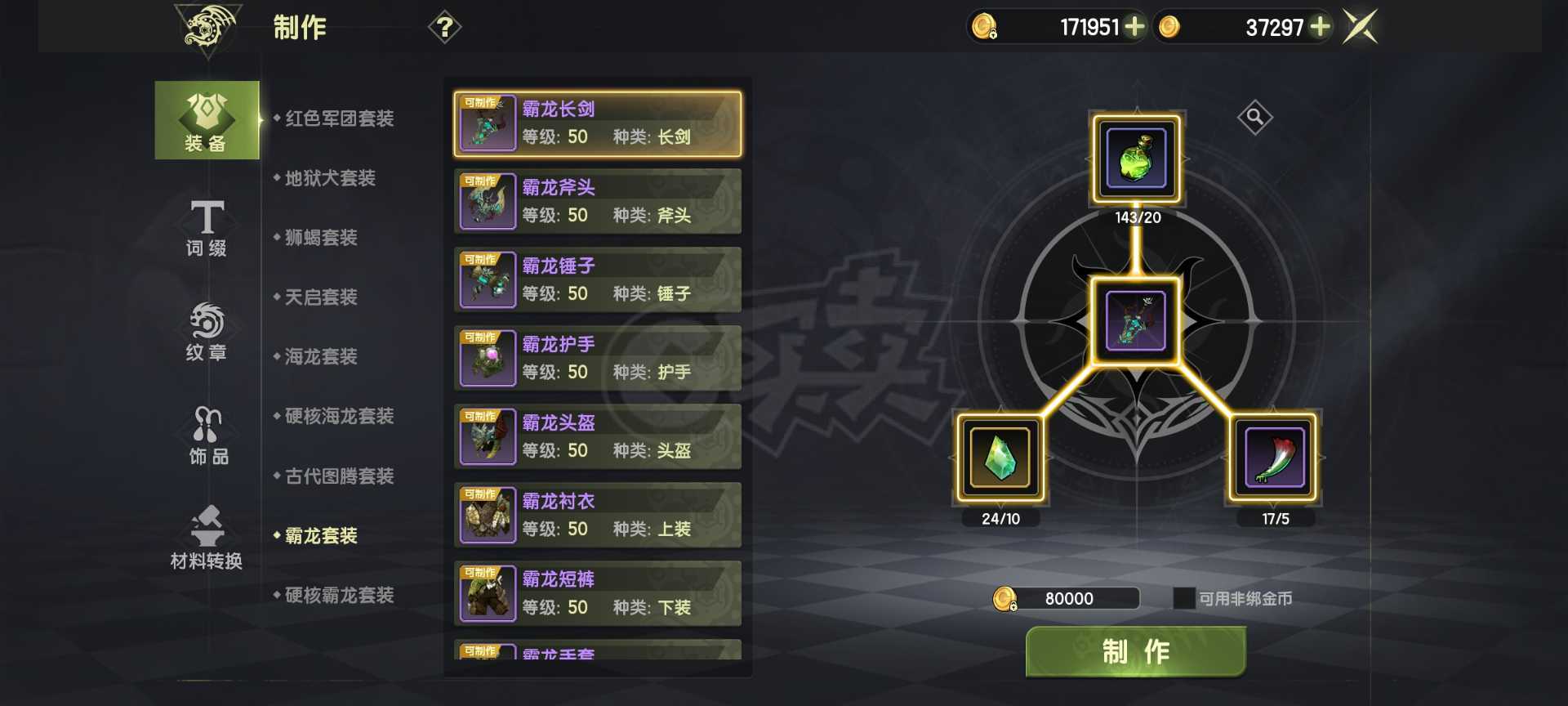Open the 材料转换 material conversion icon

(206, 539)
